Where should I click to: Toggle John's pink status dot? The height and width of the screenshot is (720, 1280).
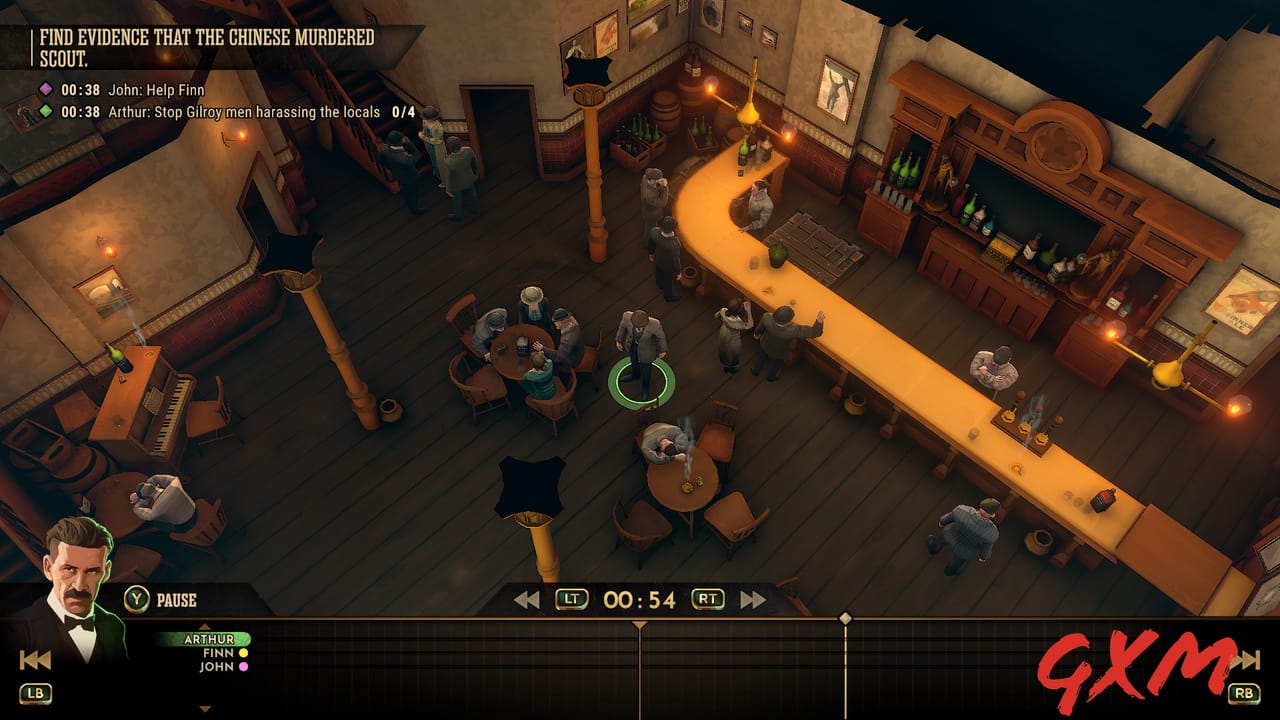click(x=244, y=666)
